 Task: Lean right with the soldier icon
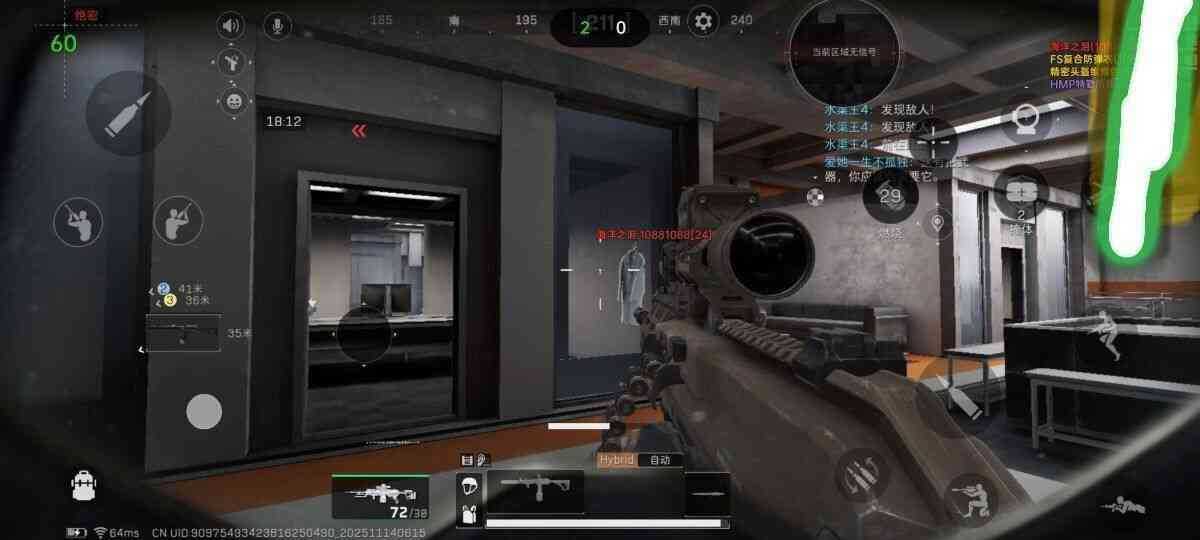(x=178, y=221)
